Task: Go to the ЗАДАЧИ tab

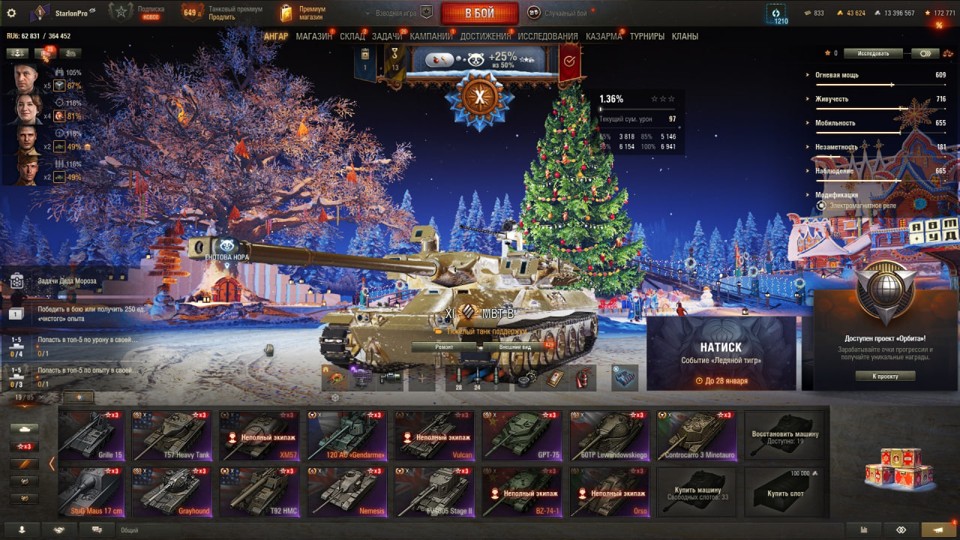Action: (387, 37)
